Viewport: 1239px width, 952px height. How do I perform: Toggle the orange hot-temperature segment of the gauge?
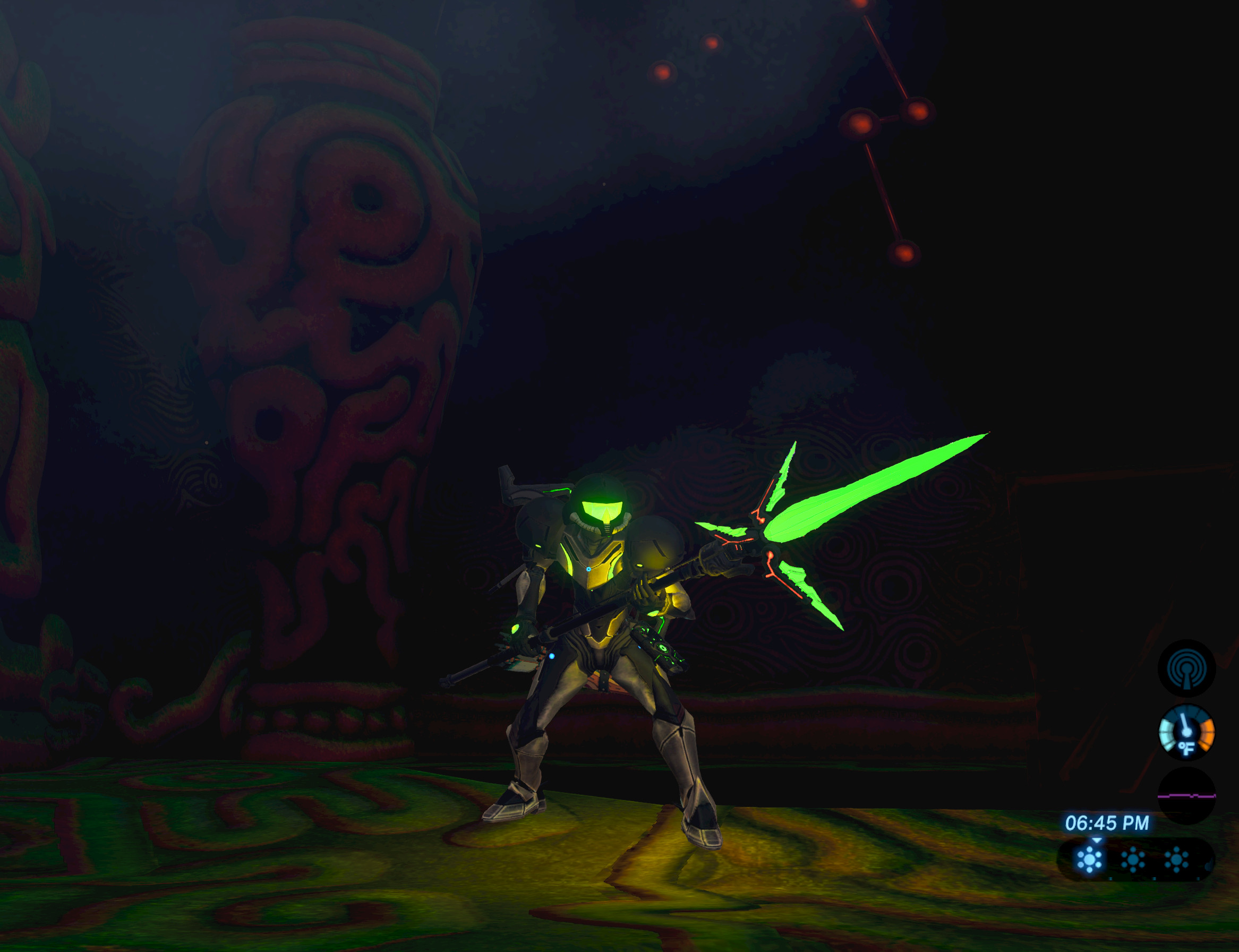click(1208, 734)
